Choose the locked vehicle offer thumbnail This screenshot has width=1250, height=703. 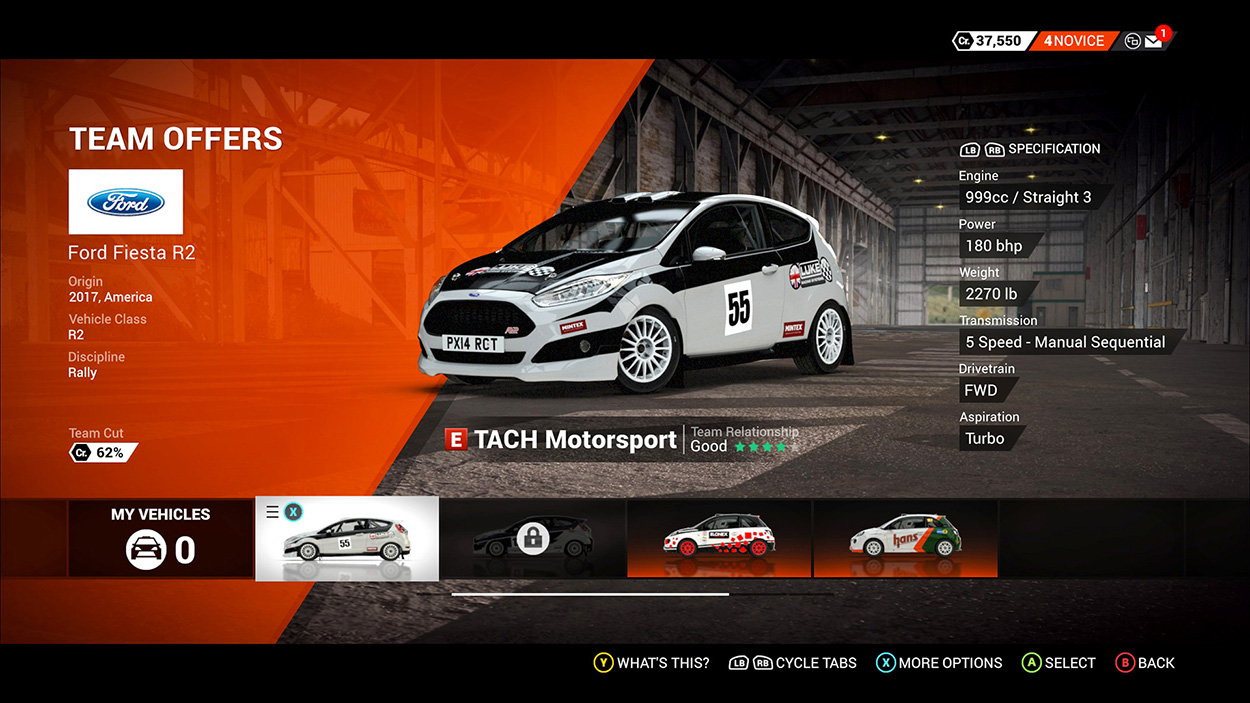[533, 539]
